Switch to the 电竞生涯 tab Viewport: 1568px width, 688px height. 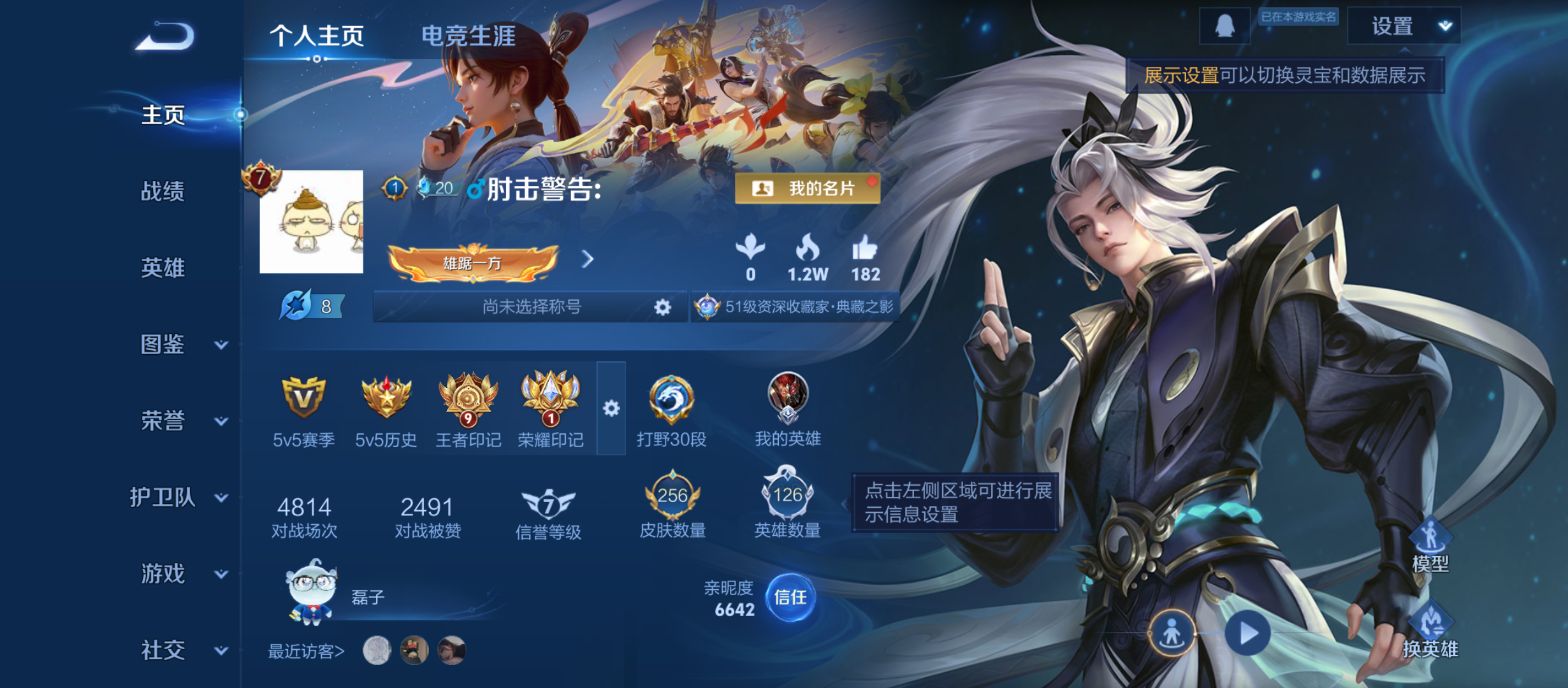[470, 36]
